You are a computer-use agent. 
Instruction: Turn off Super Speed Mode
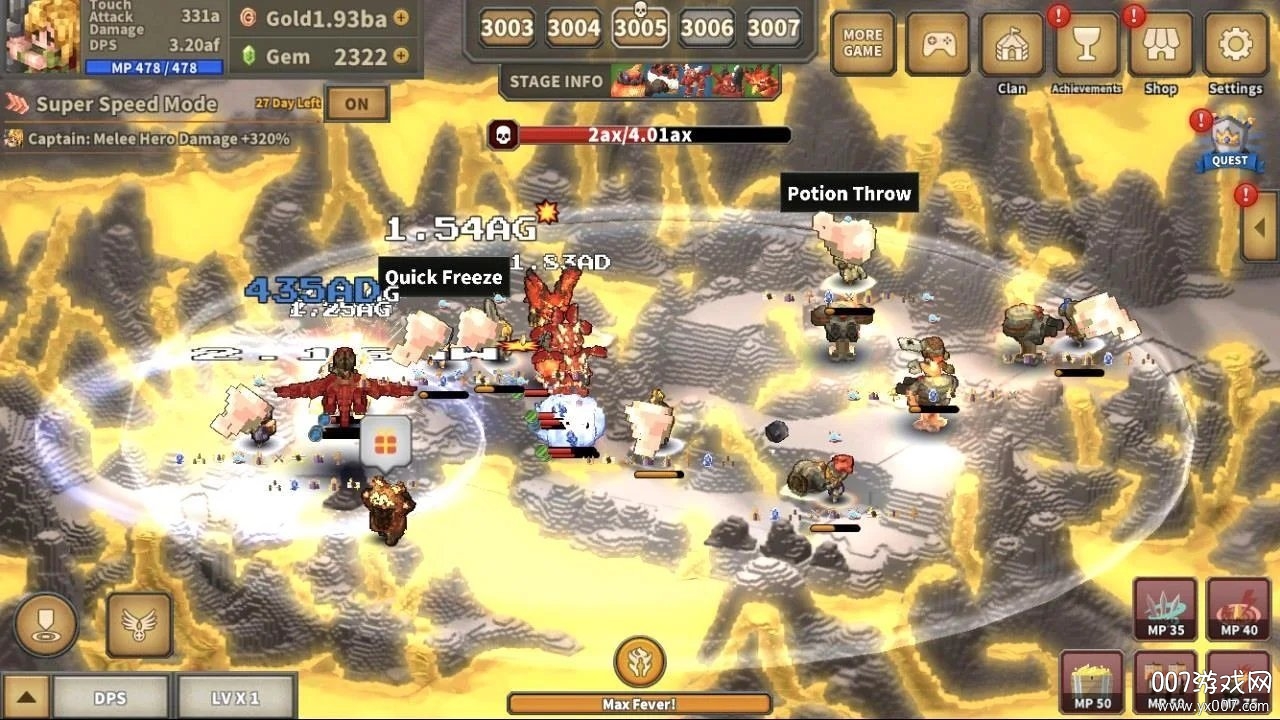pyautogui.click(x=357, y=103)
